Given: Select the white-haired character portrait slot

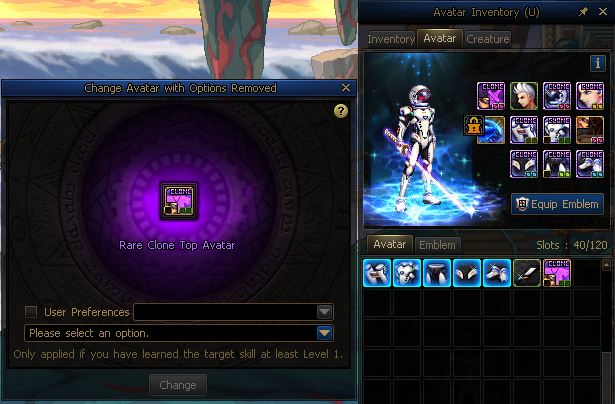Looking at the screenshot, I should [526, 96].
